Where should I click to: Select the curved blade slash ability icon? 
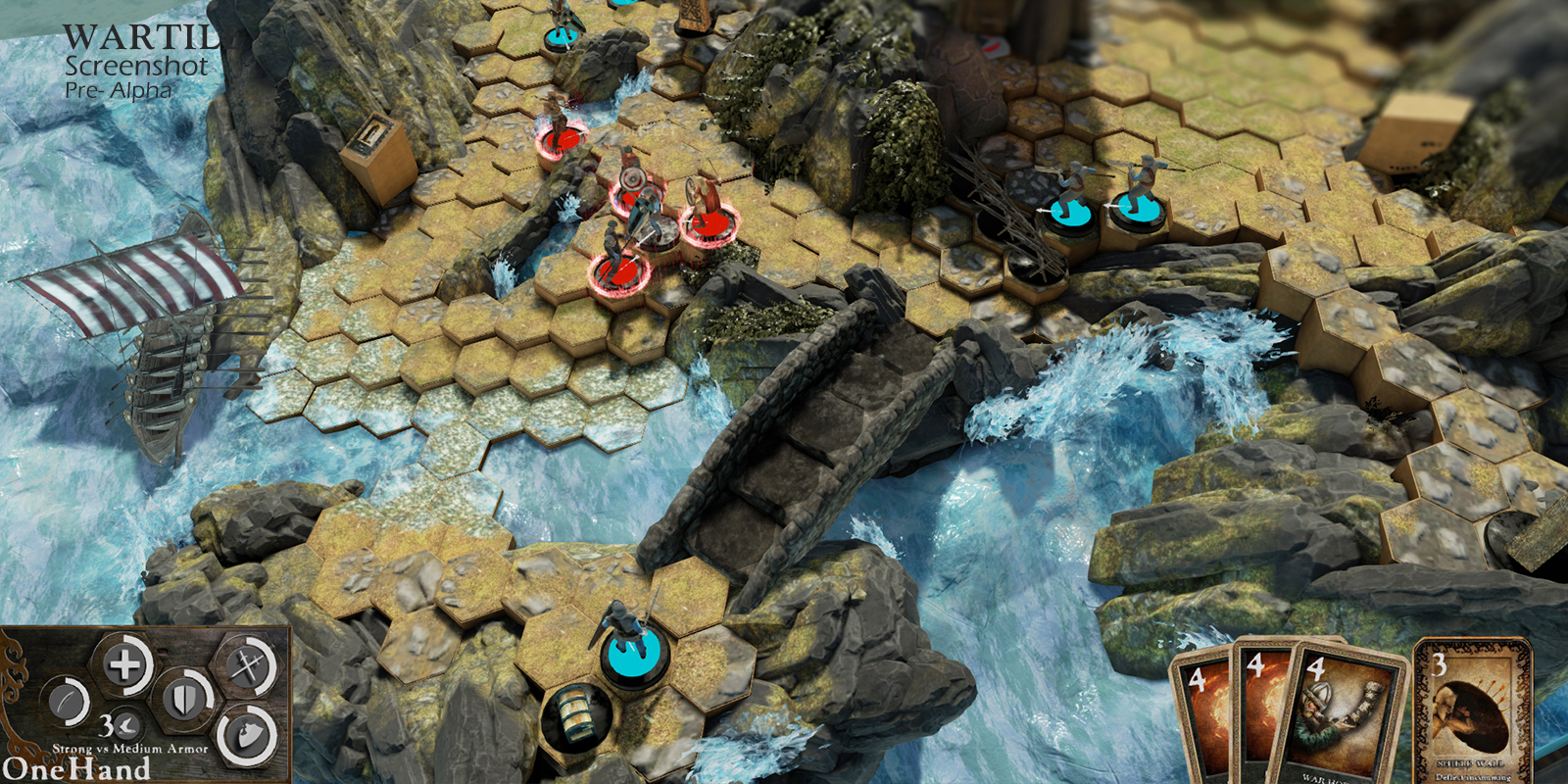[65, 701]
